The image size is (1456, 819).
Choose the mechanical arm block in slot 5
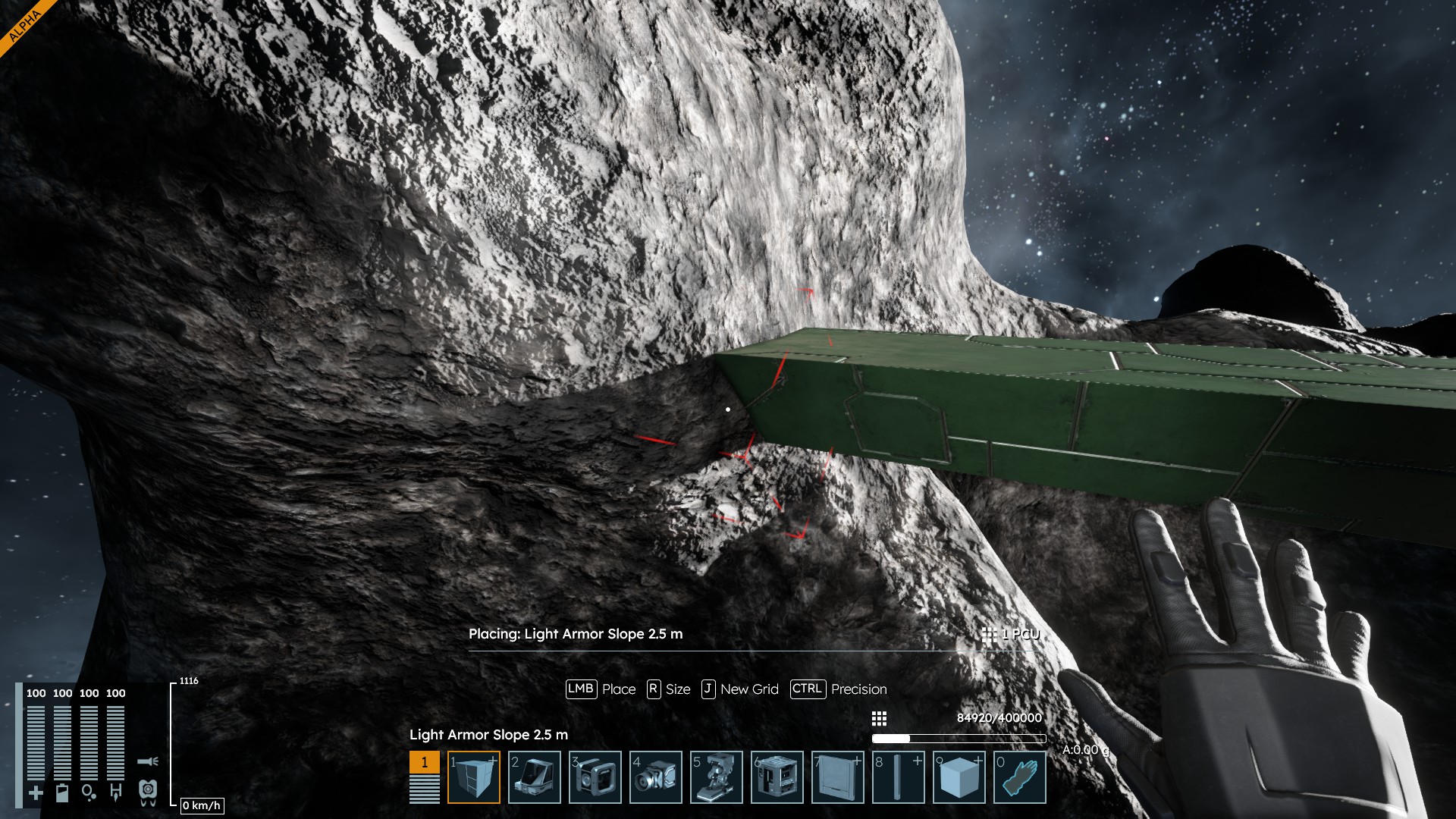717,777
